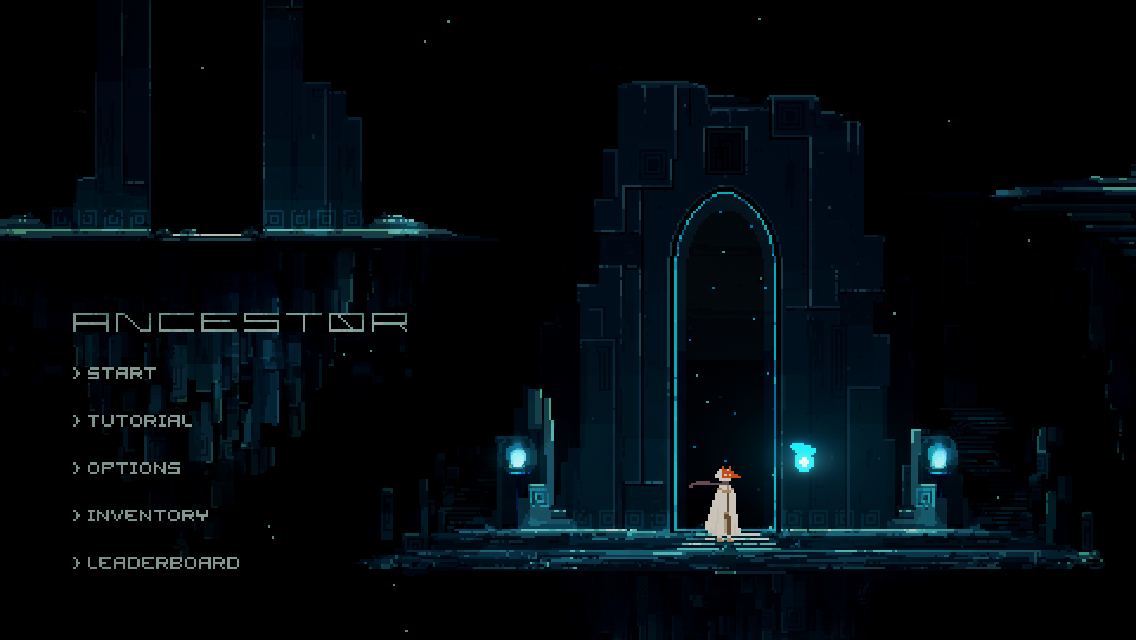Open the Inventory from the menu
1136x640 pixels.
(147, 515)
